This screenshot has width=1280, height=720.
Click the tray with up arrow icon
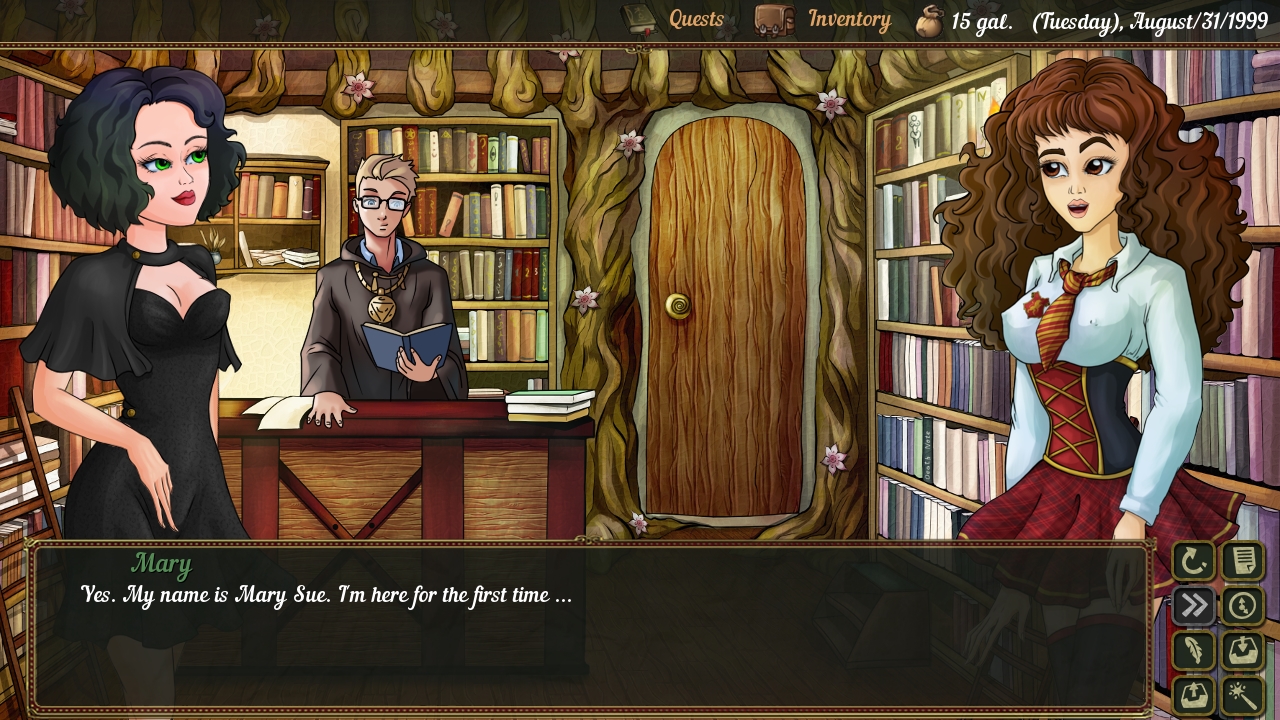pos(1194,695)
